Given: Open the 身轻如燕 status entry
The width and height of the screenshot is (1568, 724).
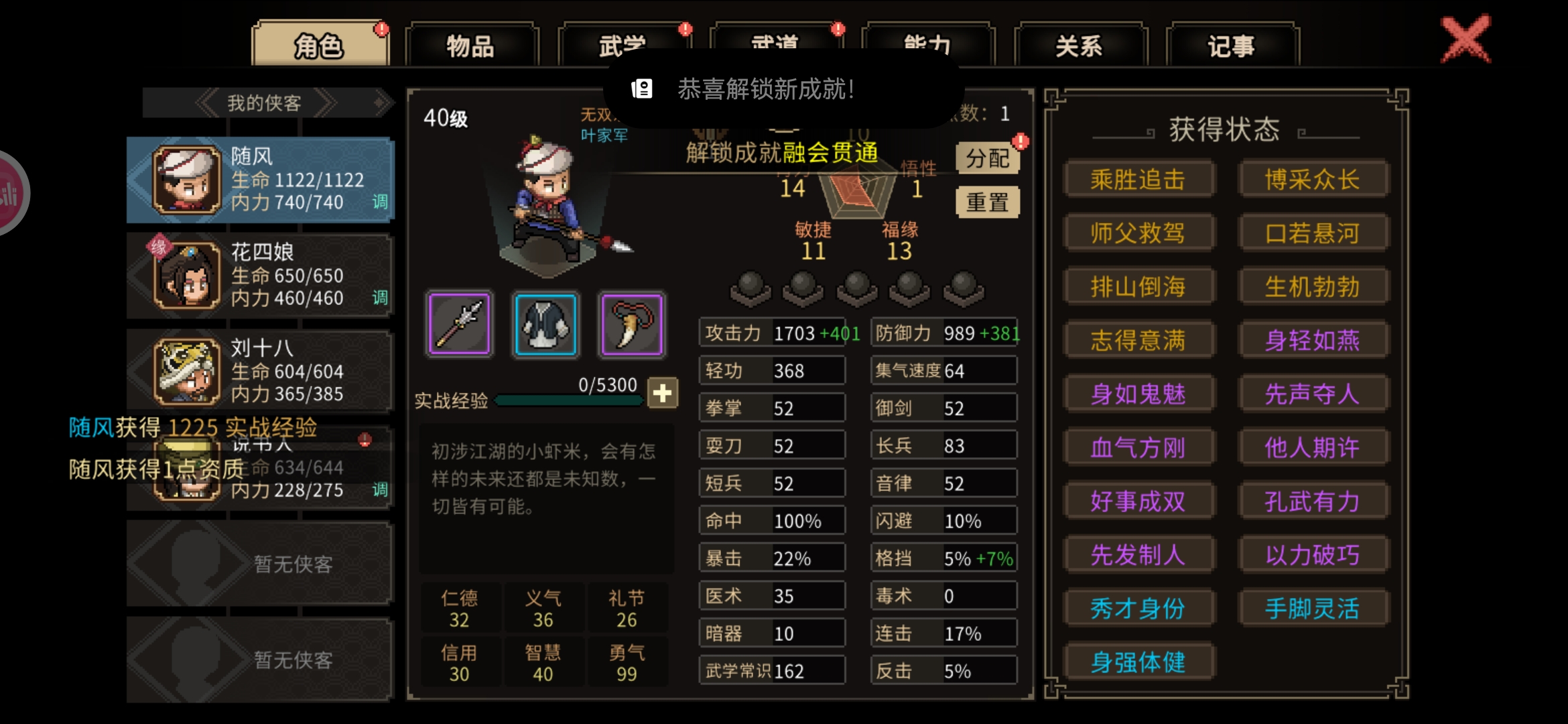Looking at the screenshot, I should [x=1312, y=340].
